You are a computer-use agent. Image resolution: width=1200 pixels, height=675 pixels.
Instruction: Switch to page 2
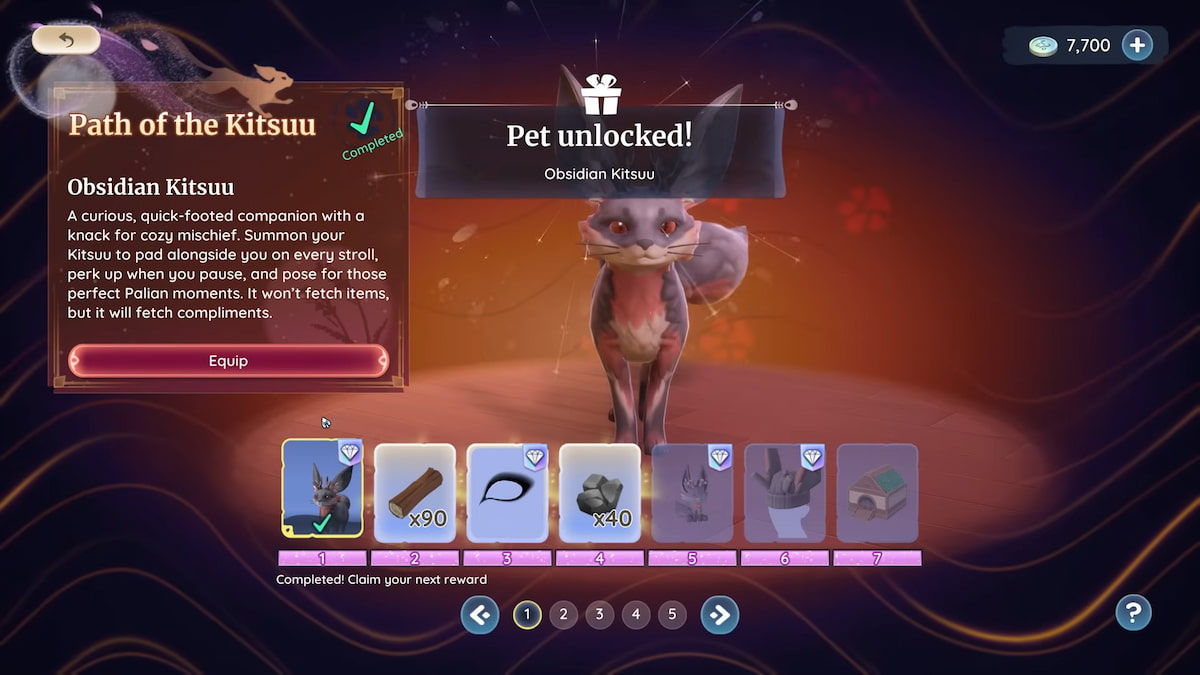pos(563,615)
